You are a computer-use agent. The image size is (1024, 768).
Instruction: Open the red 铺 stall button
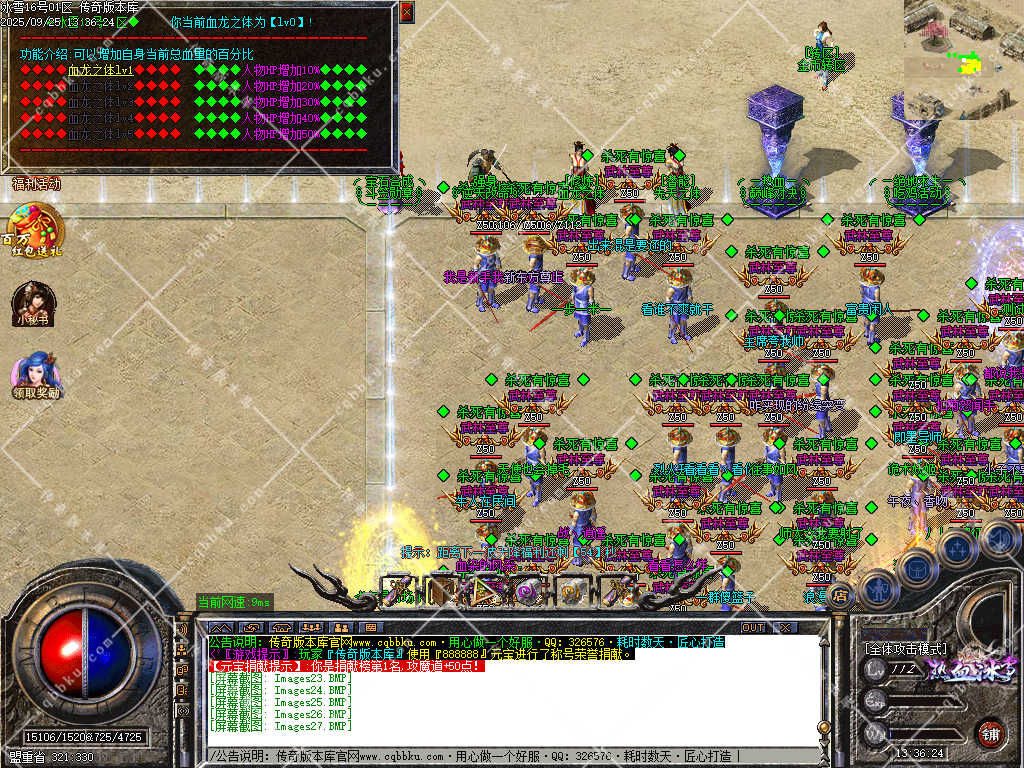point(990,733)
